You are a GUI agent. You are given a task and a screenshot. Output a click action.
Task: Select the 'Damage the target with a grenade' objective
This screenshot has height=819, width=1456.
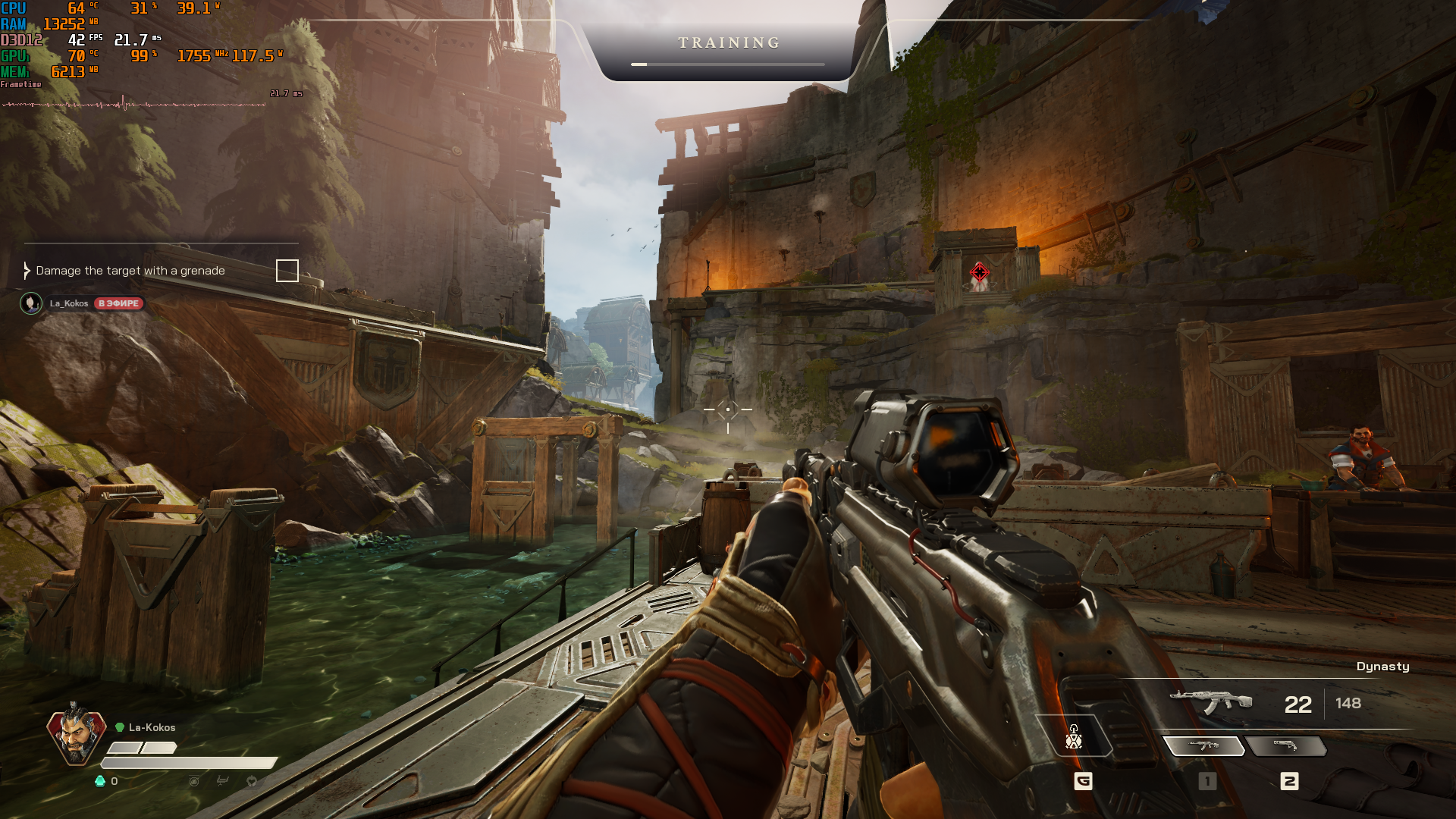point(130,271)
